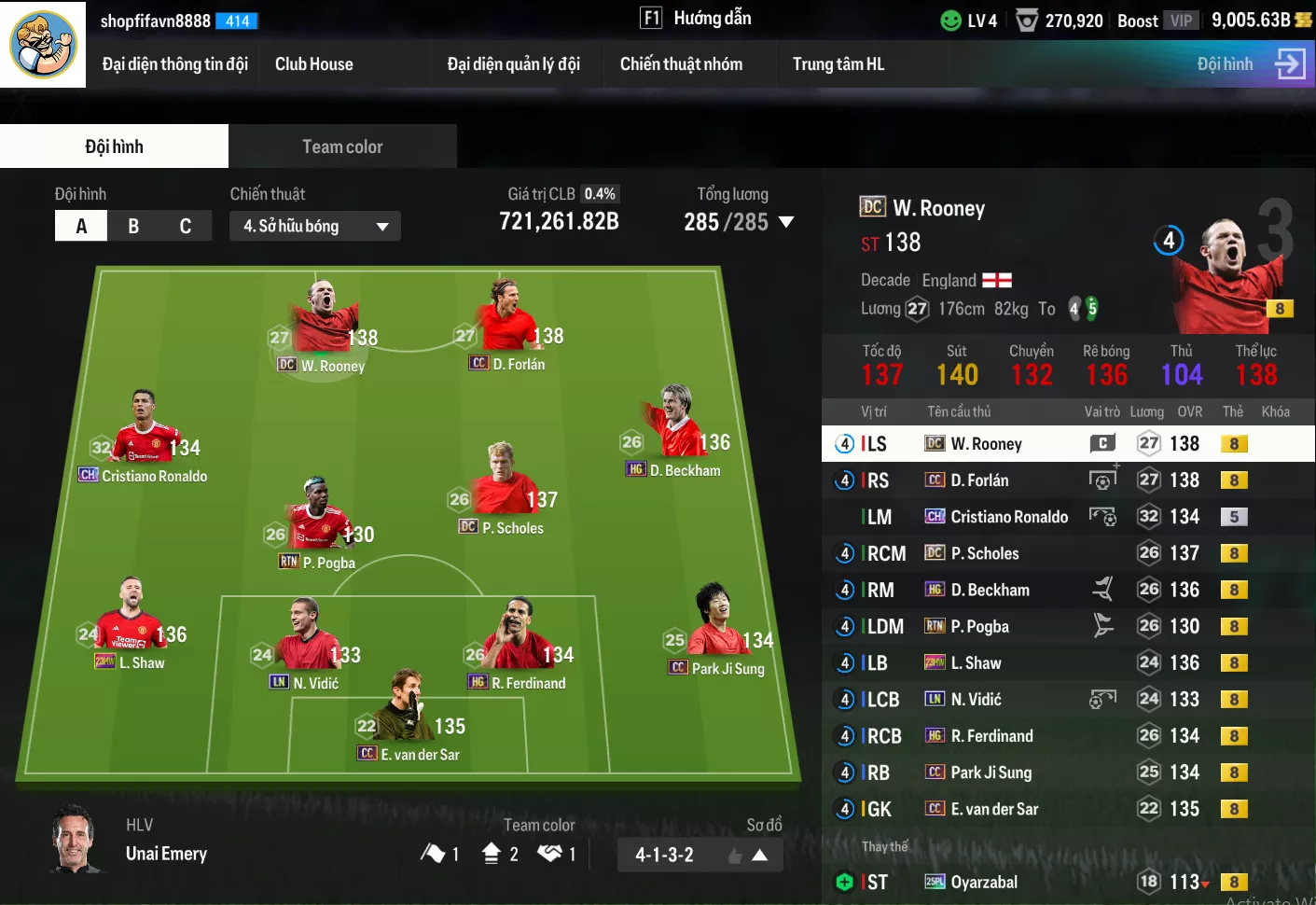Viewport: 1316px width, 905px height.
Task: Click the Đội hình exit button
Action: 1251,64
